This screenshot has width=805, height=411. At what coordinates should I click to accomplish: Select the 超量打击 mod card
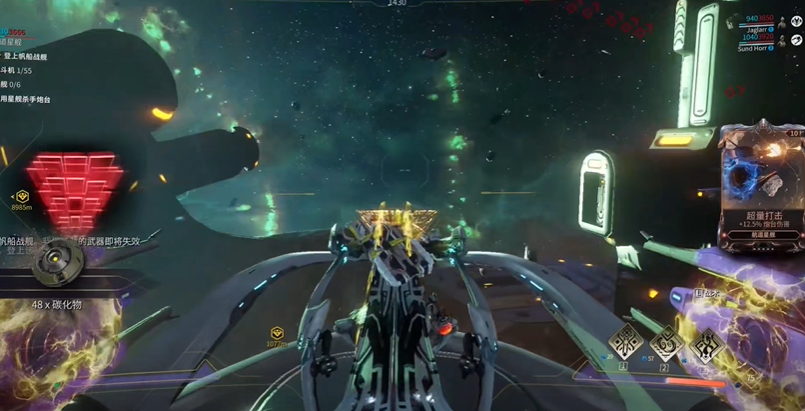tap(762, 178)
